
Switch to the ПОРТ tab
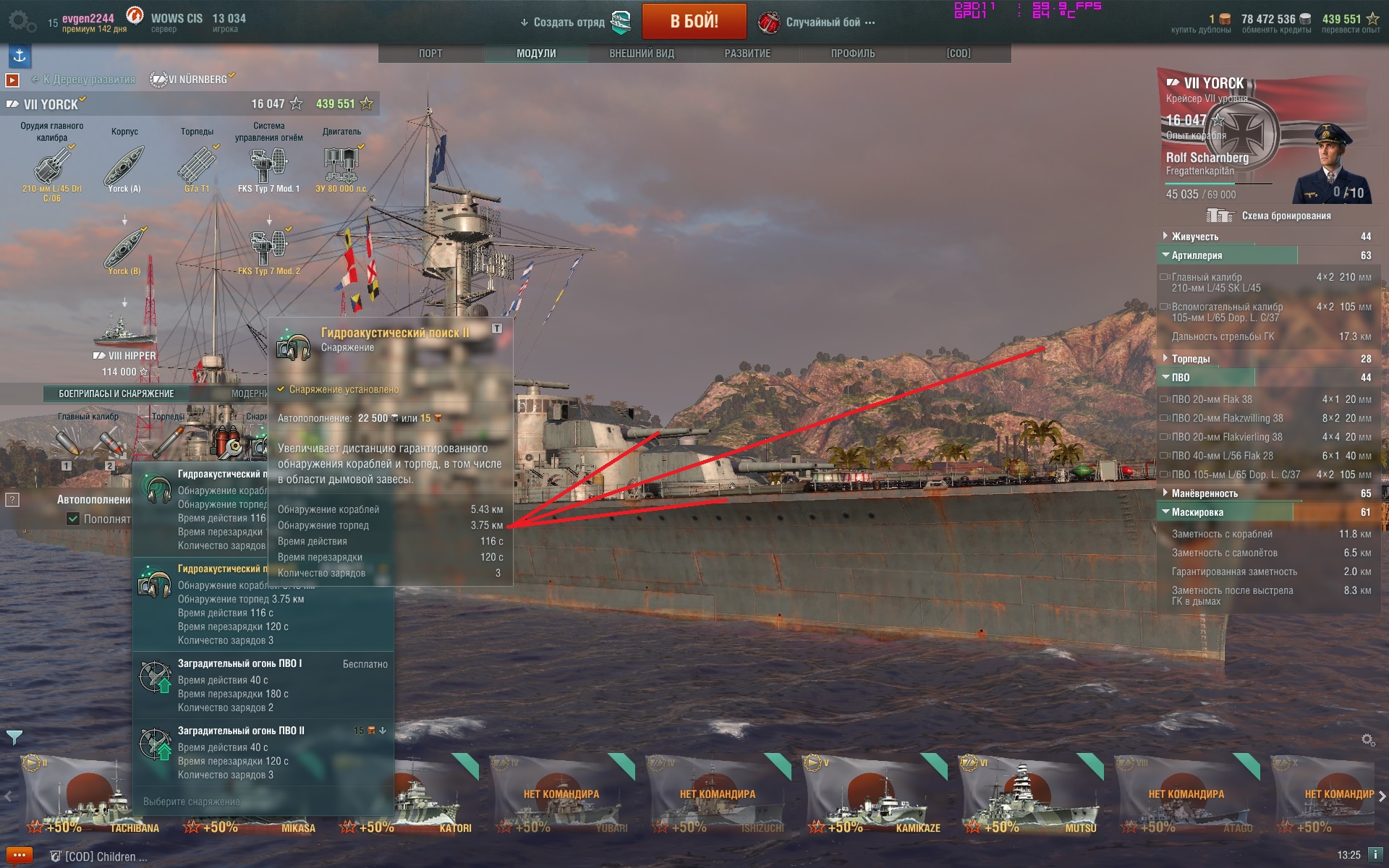[x=430, y=54]
